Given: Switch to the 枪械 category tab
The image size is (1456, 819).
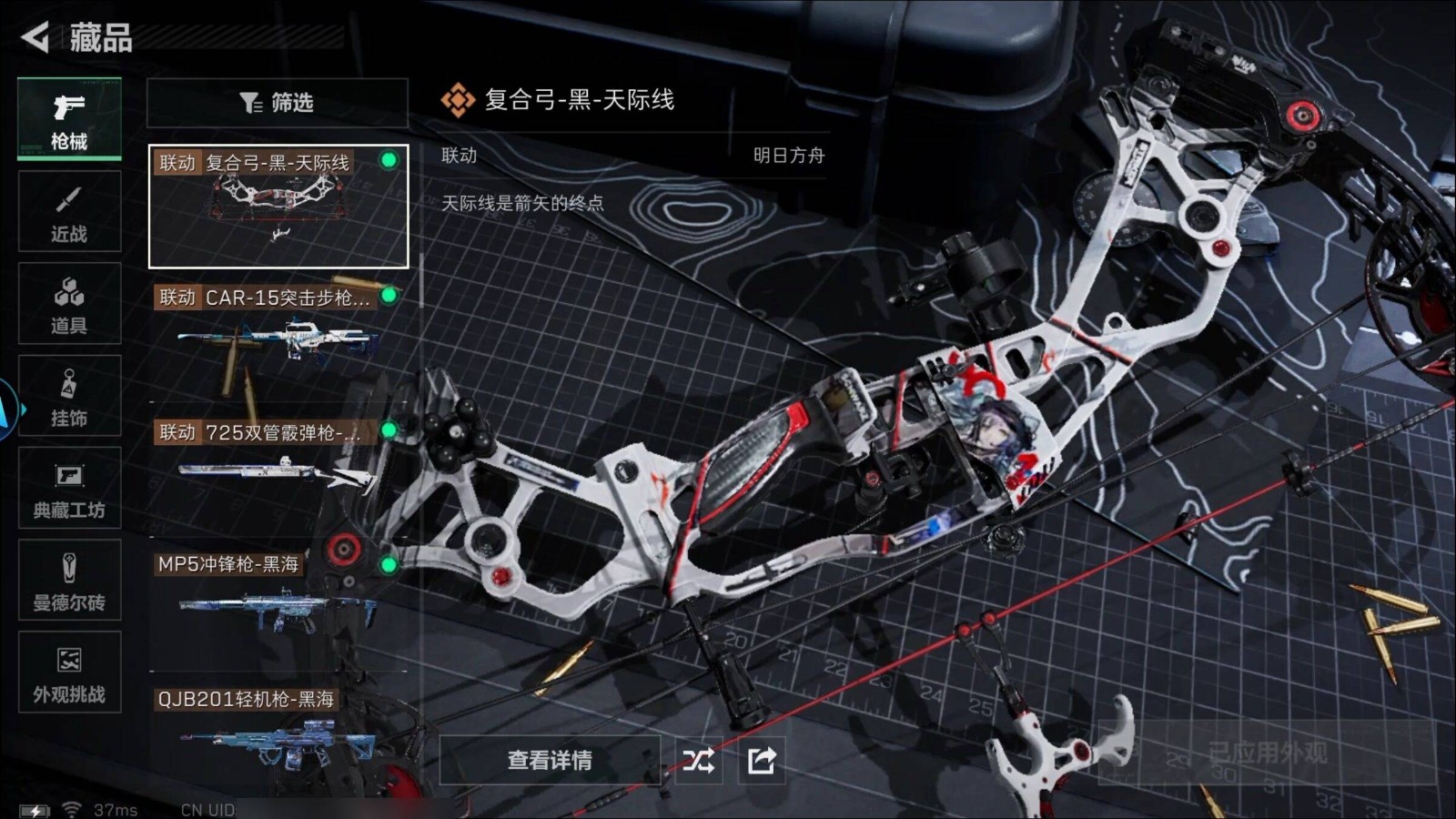Looking at the screenshot, I should pos(69,119).
